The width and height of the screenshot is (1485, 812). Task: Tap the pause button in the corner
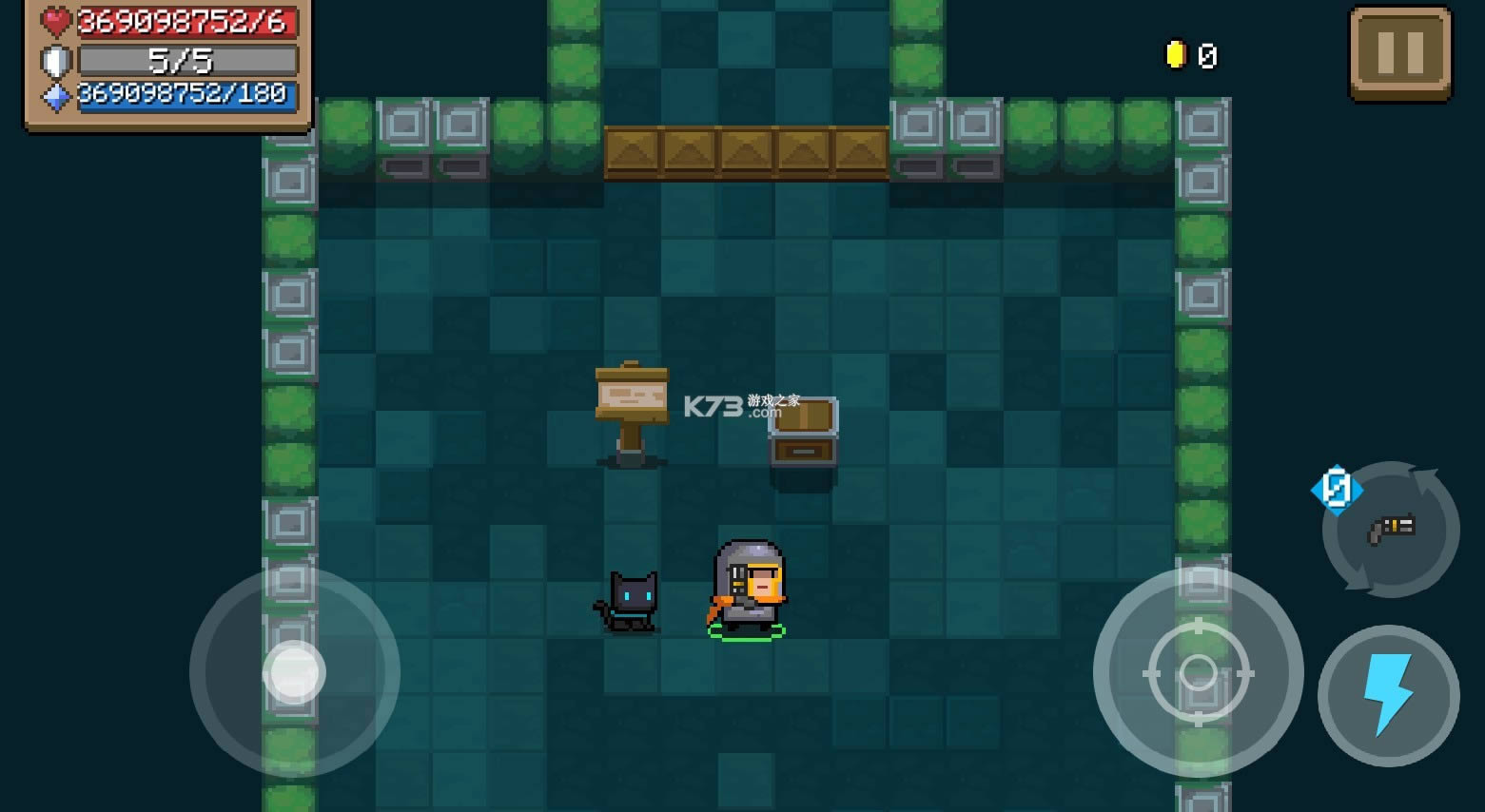point(1399,52)
